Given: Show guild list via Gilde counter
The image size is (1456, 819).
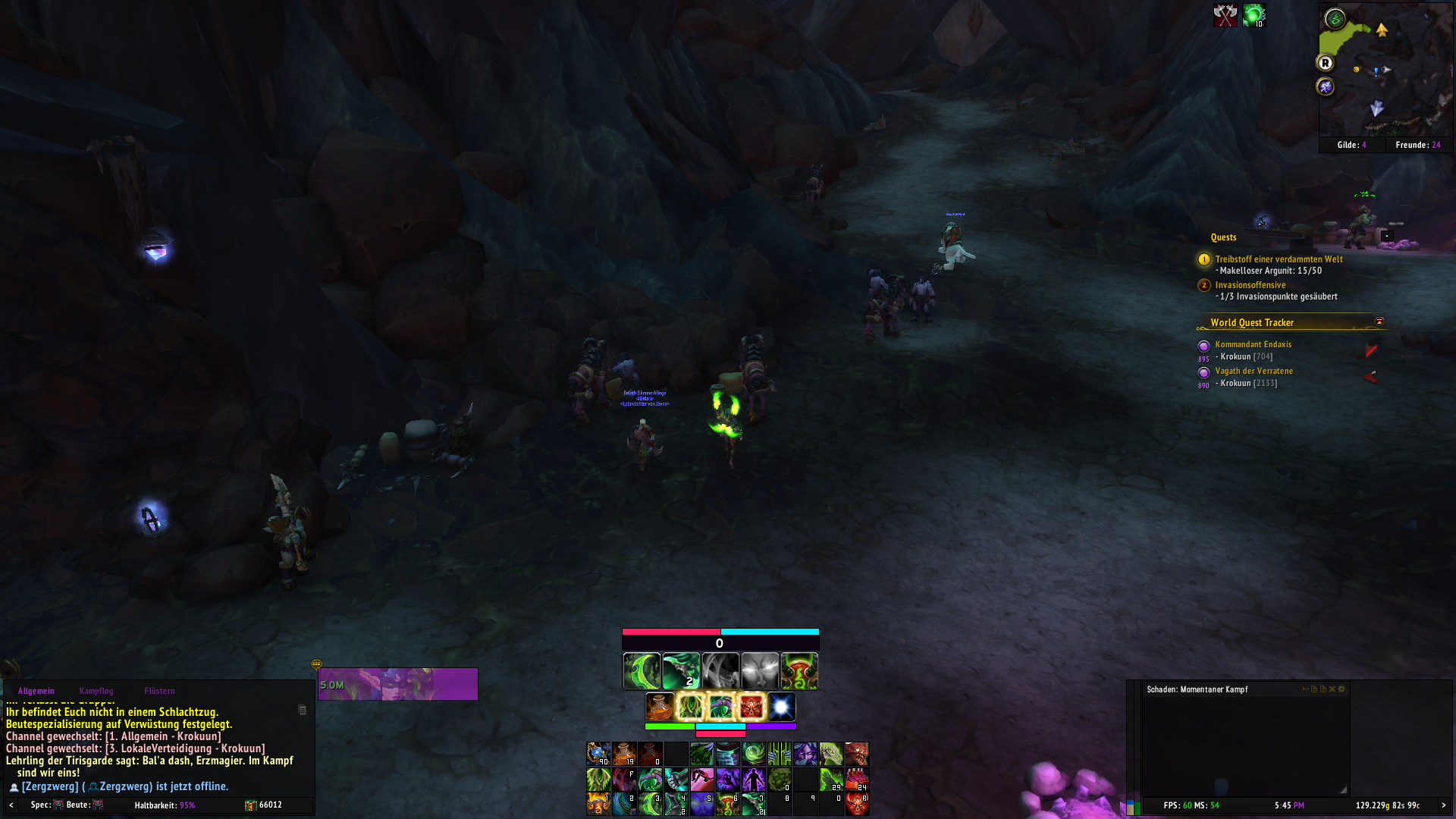Looking at the screenshot, I should [x=1351, y=145].
